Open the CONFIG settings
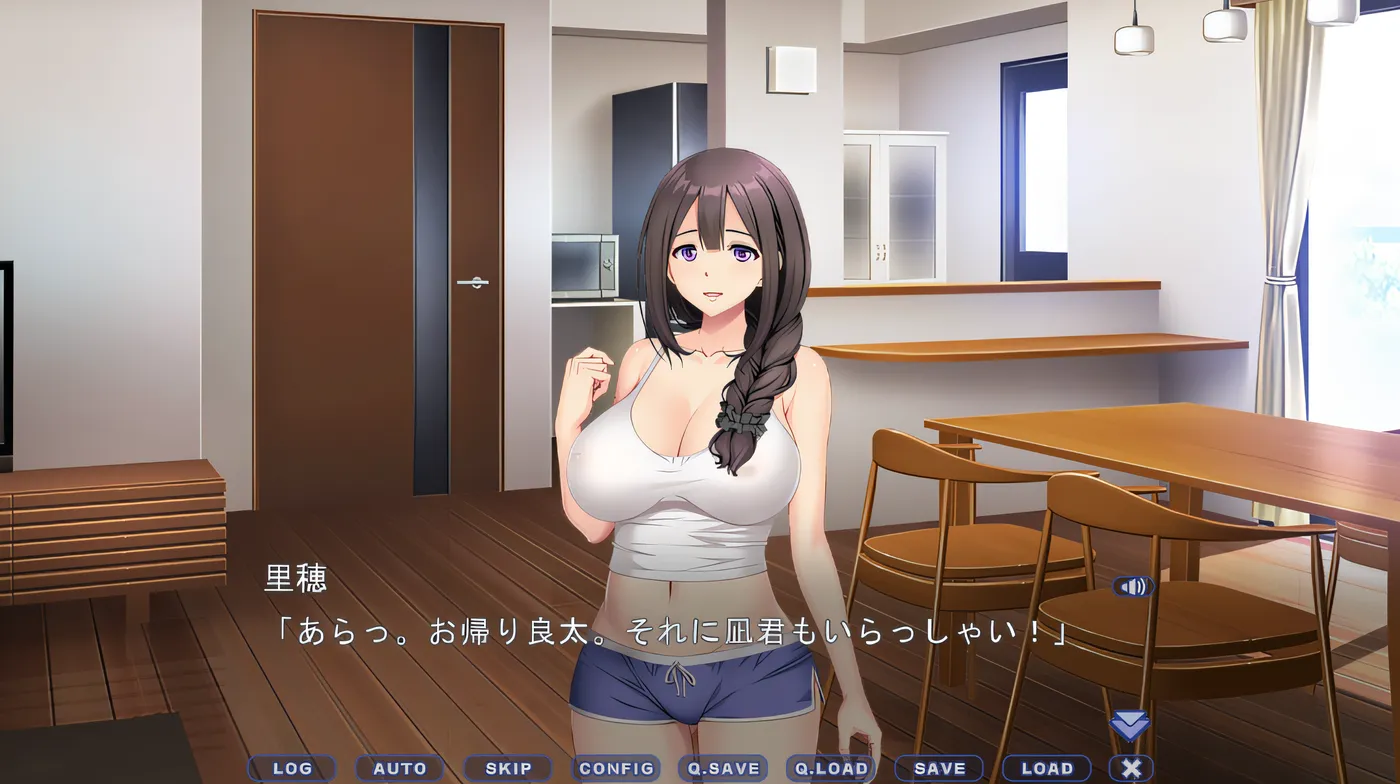The image size is (1400, 784). [x=616, y=769]
